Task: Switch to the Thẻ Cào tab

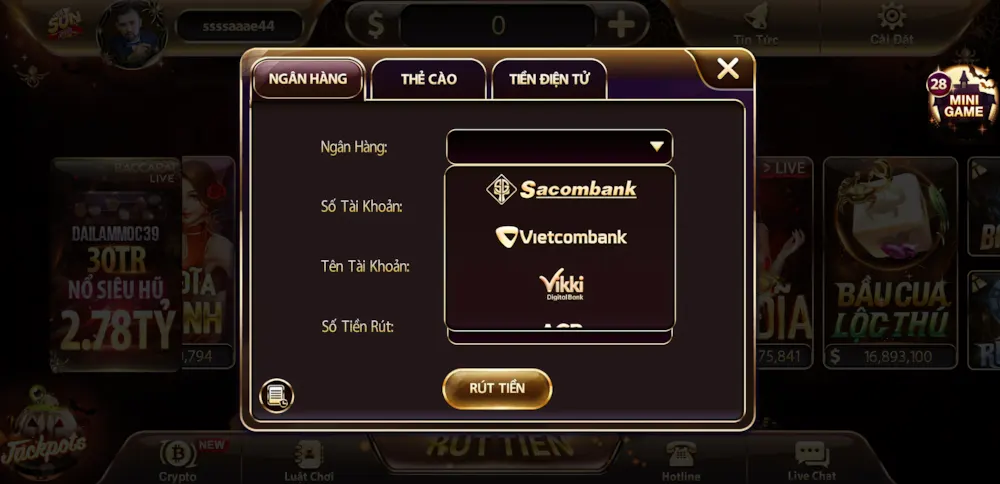Action: (x=428, y=79)
